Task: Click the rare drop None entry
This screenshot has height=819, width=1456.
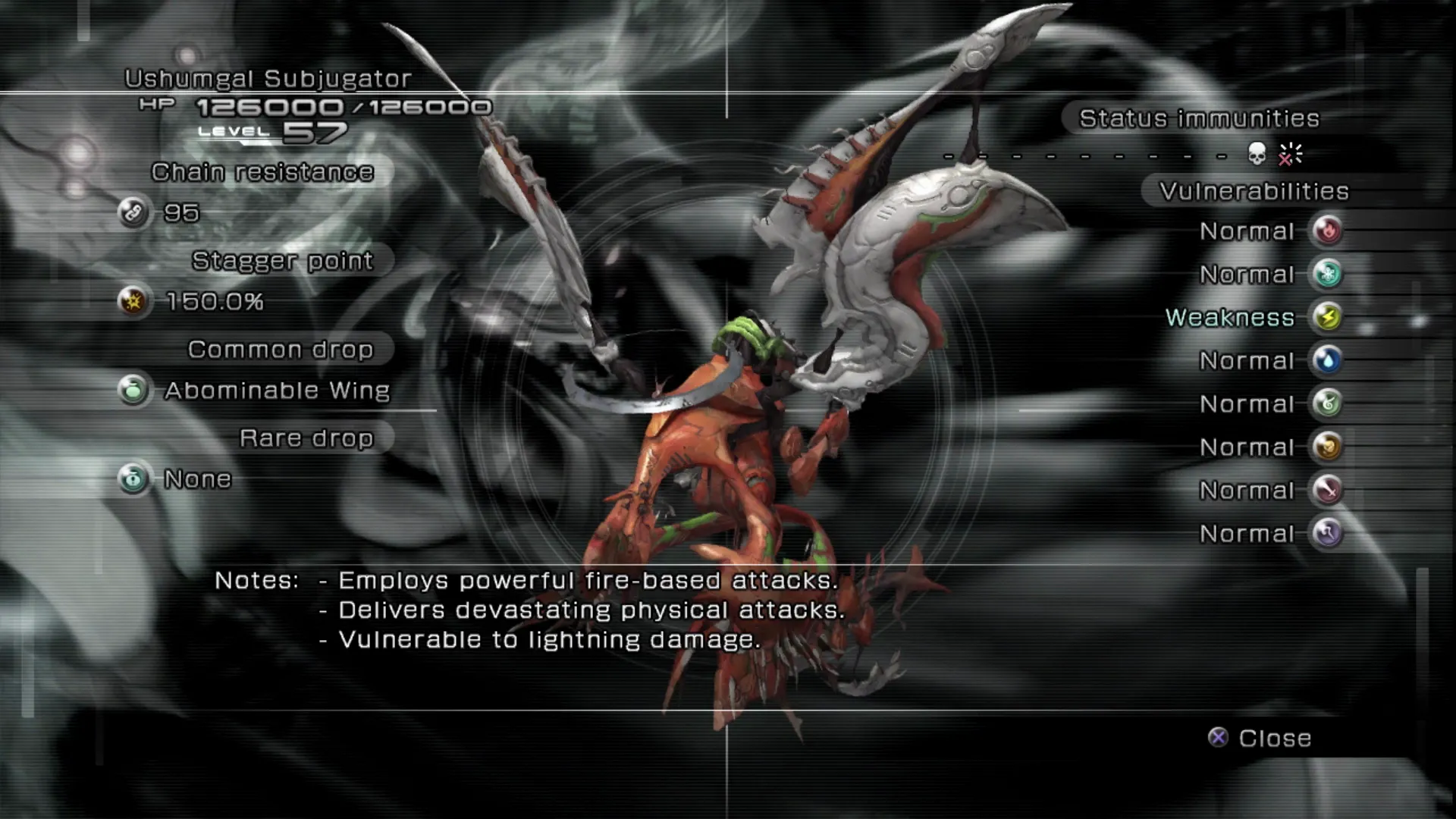Action: pyautogui.click(x=197, y=479)
